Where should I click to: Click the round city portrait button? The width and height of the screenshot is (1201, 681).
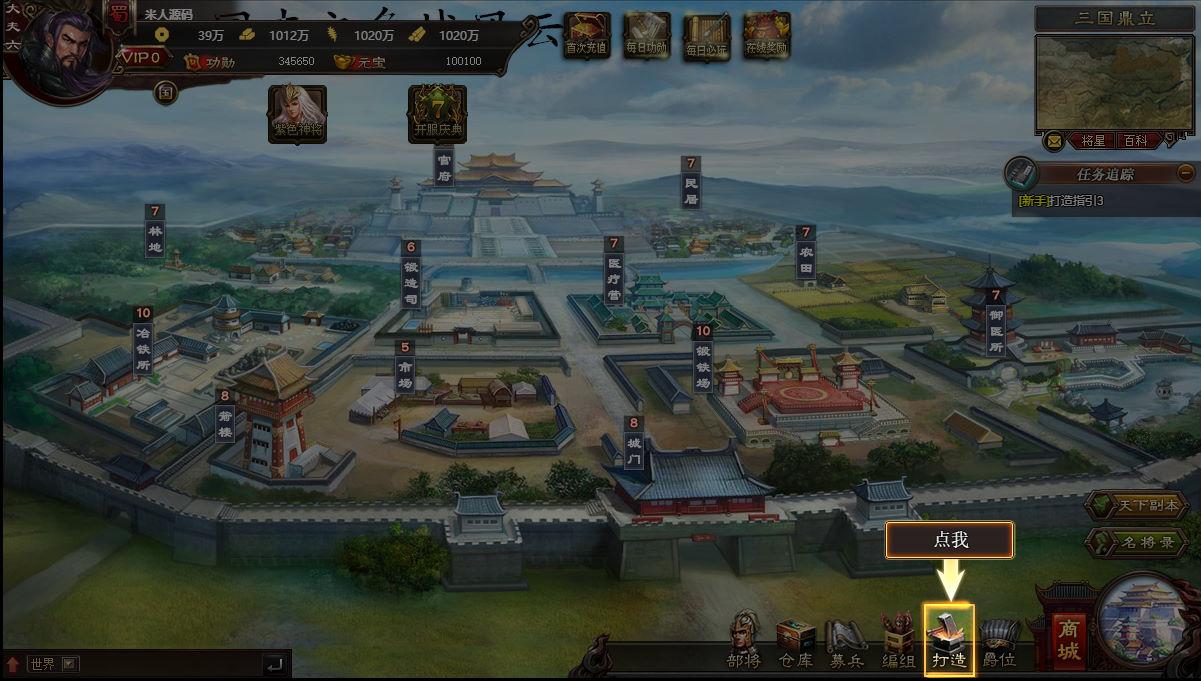pos(1145,622)
